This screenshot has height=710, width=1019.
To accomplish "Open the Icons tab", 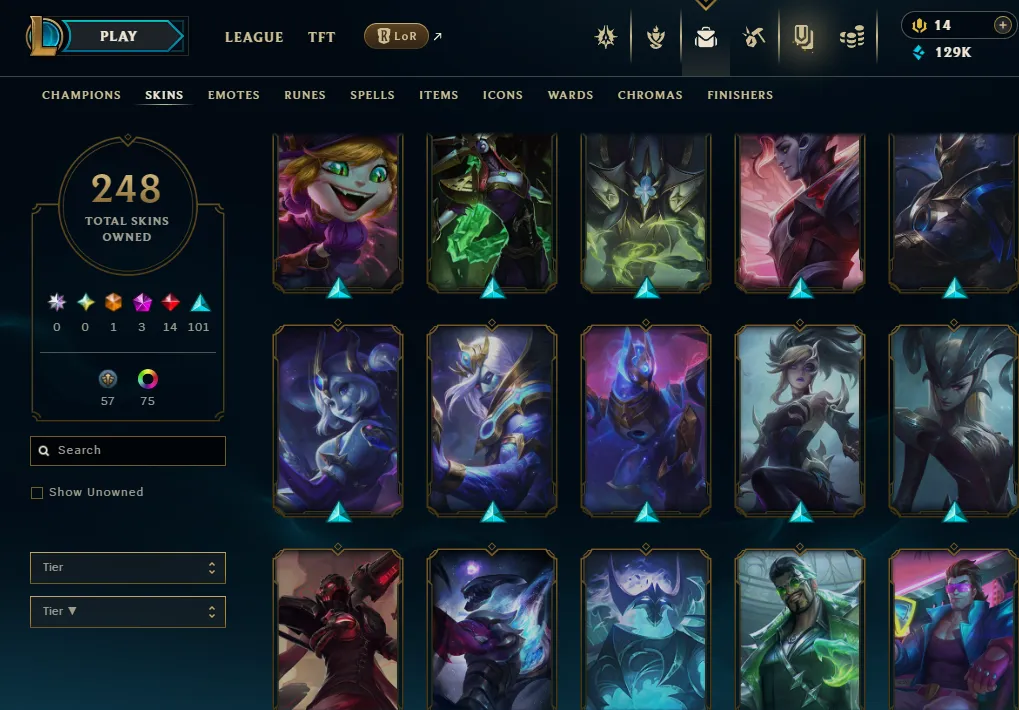I will [502, 95].
